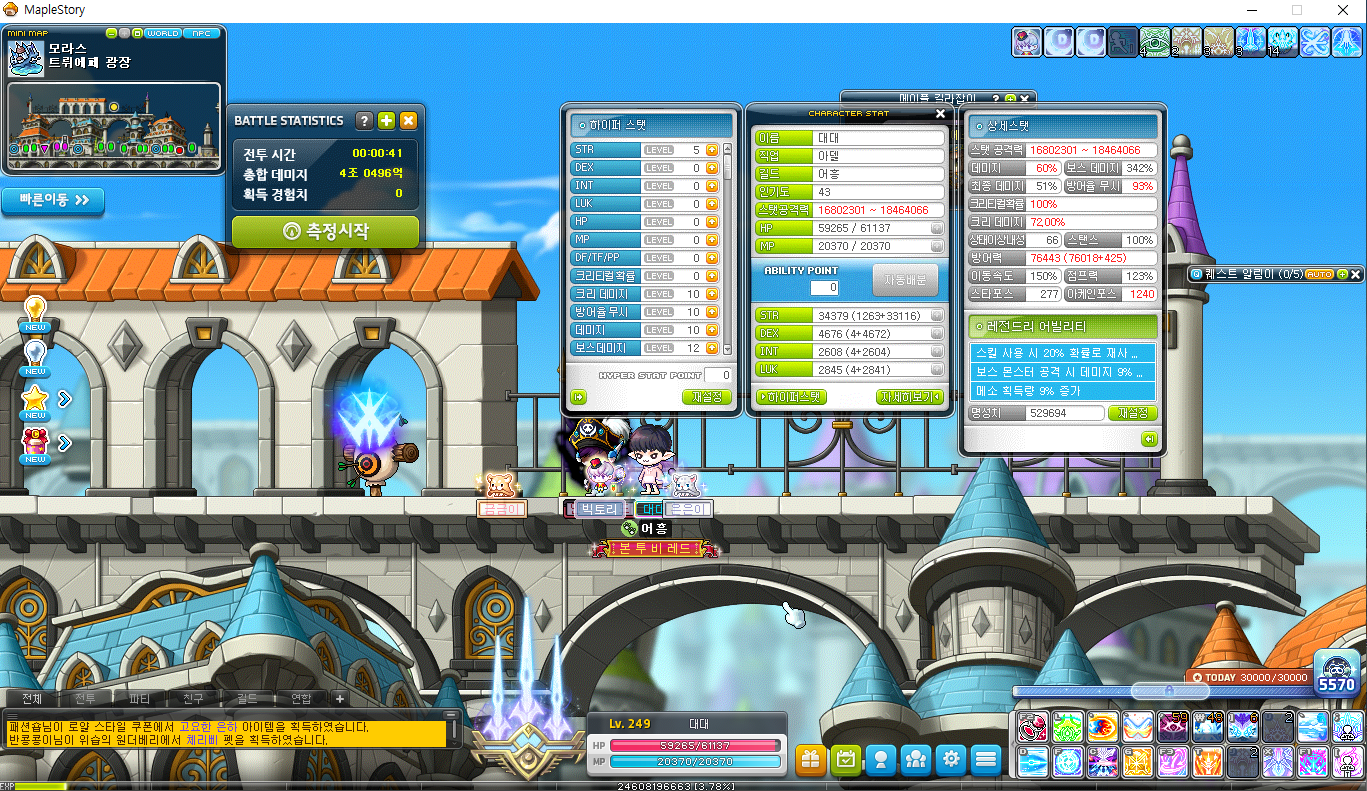This screenshot has width=1367, height=791.
Task: Toggle NPC display on the minimap
Action: [x=201, y=33]
